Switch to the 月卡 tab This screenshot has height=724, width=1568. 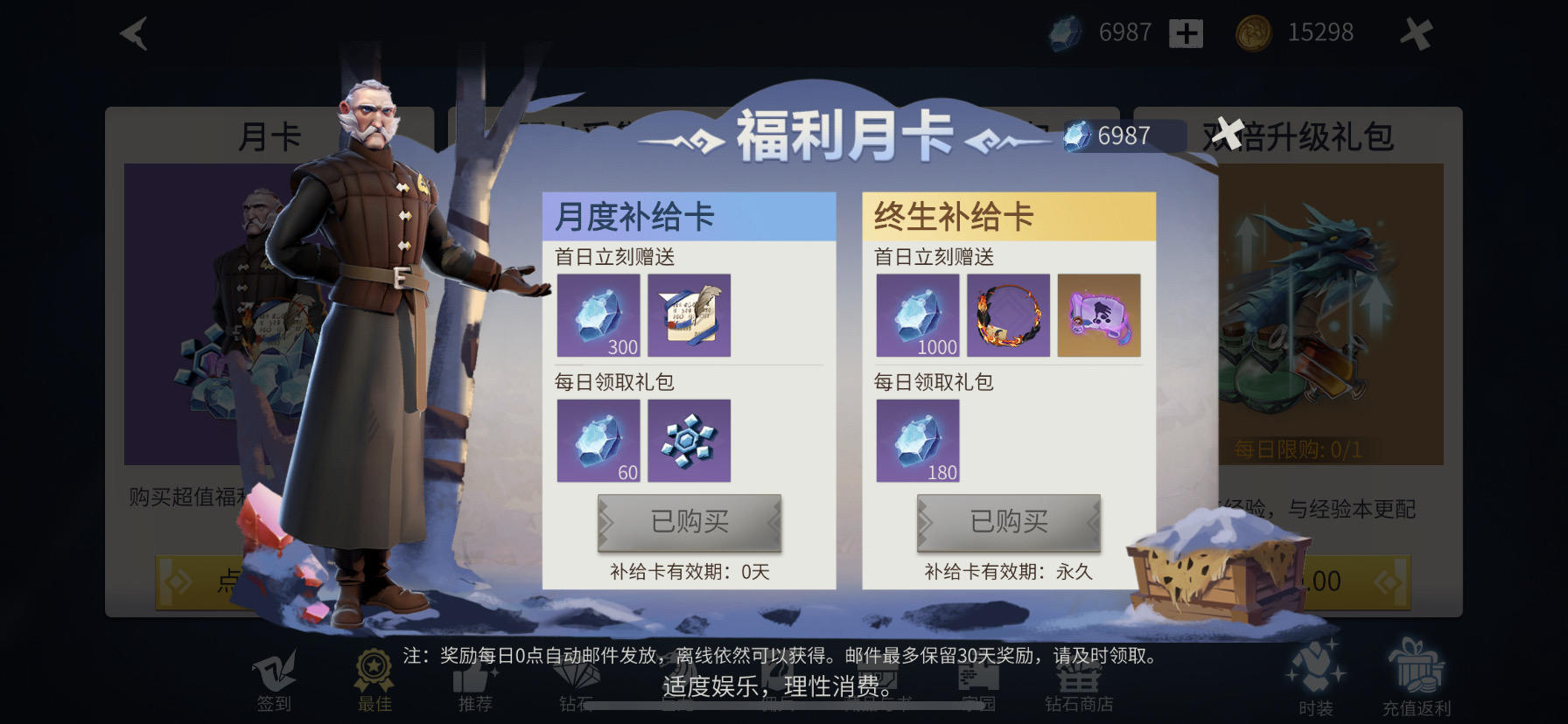[x=269, y=135]
